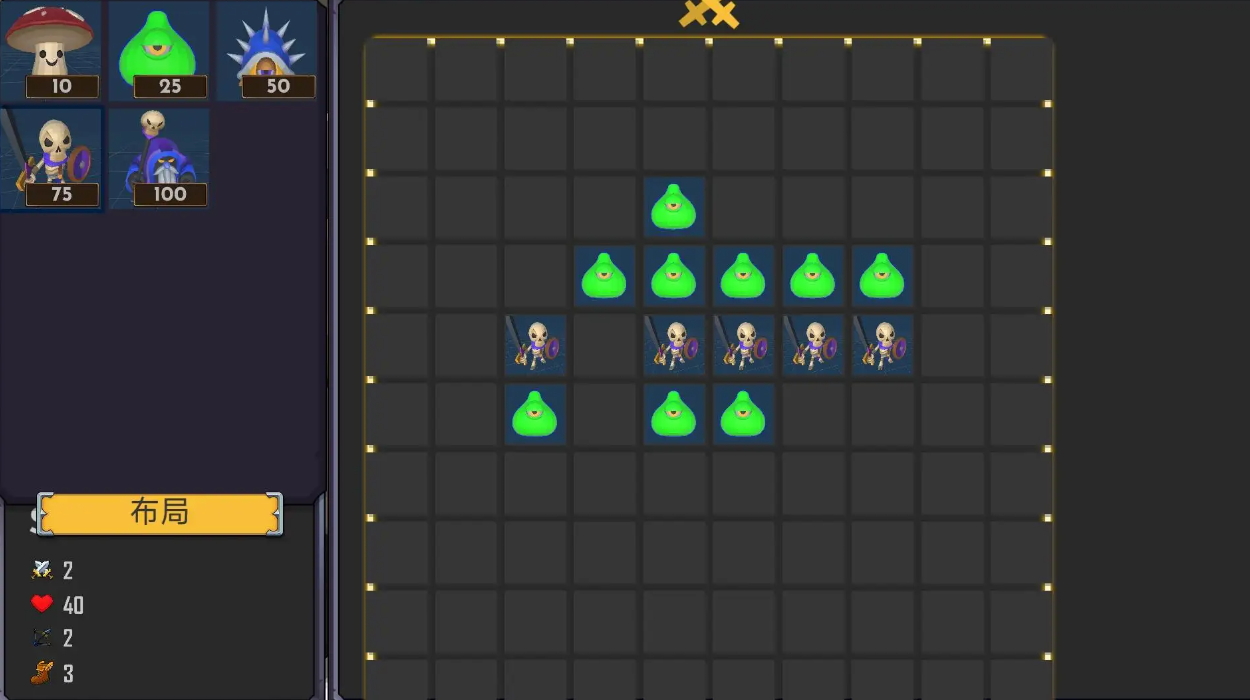The width and height of the screenshot is (1250, 700).
Task: Click the crossed swords emblem above the board
Action: tap(708, 14)
